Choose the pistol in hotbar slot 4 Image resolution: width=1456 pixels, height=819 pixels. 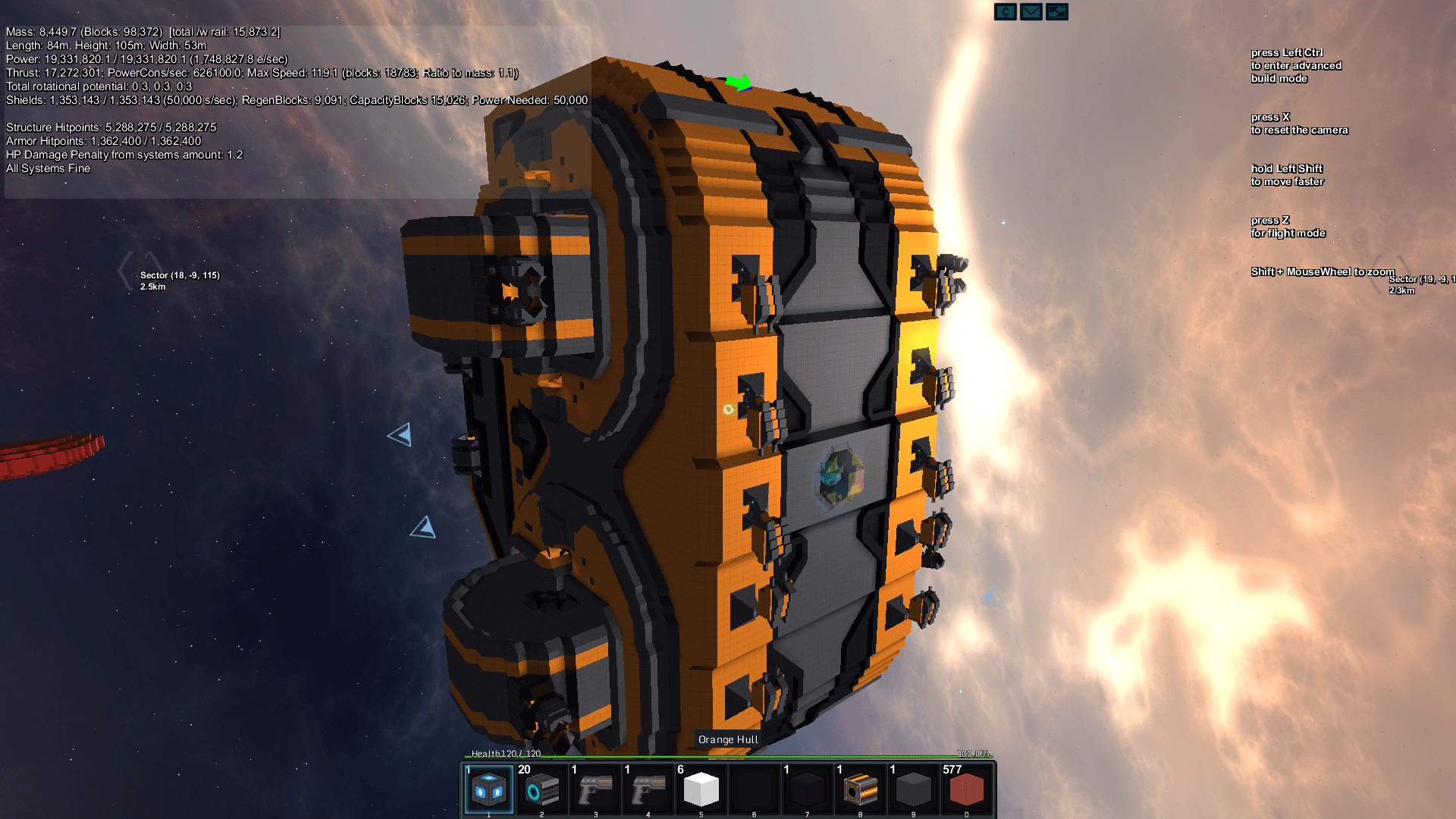click(648, 789)
